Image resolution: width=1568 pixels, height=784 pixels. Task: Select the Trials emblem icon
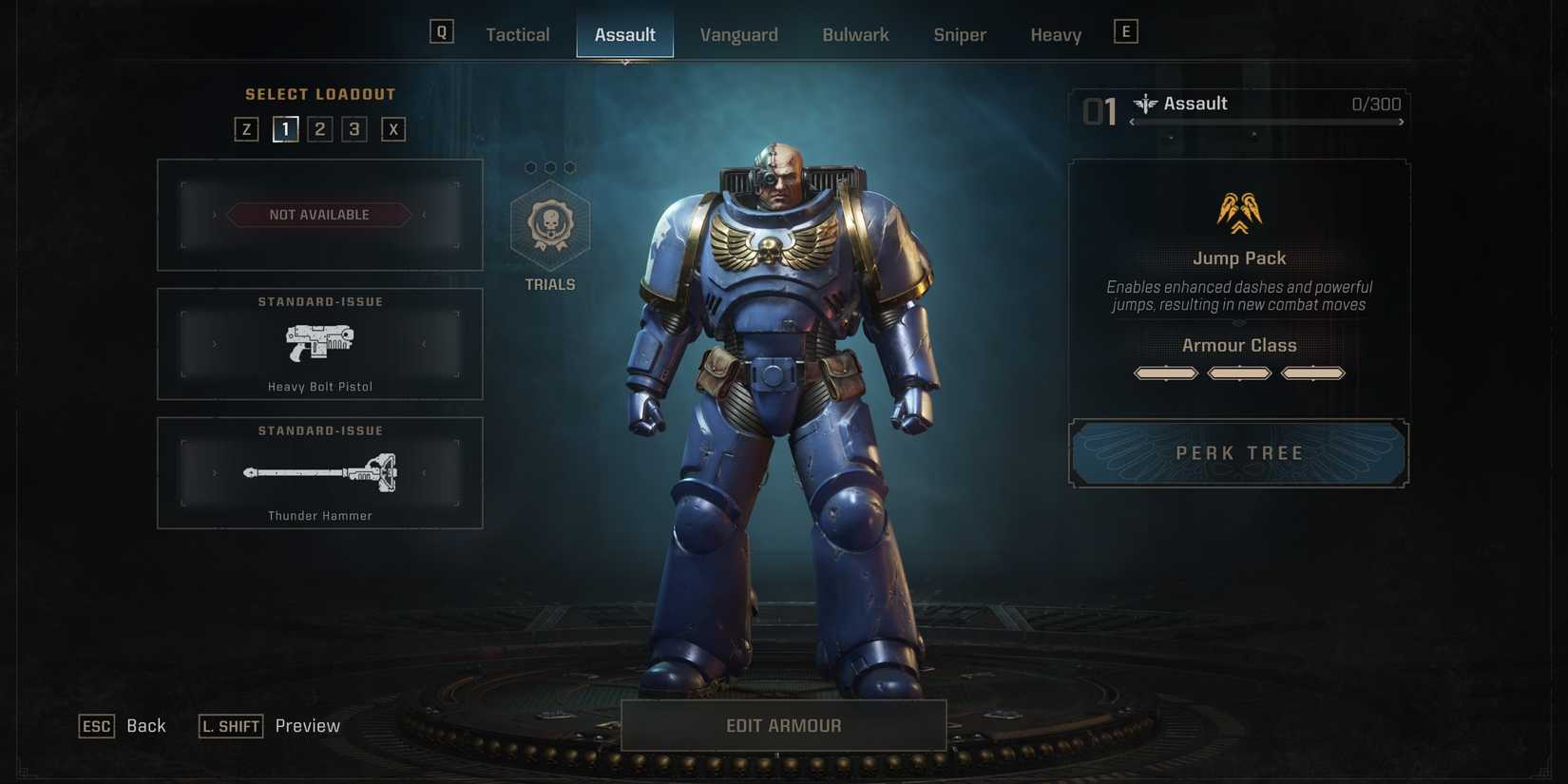[549, 224]
